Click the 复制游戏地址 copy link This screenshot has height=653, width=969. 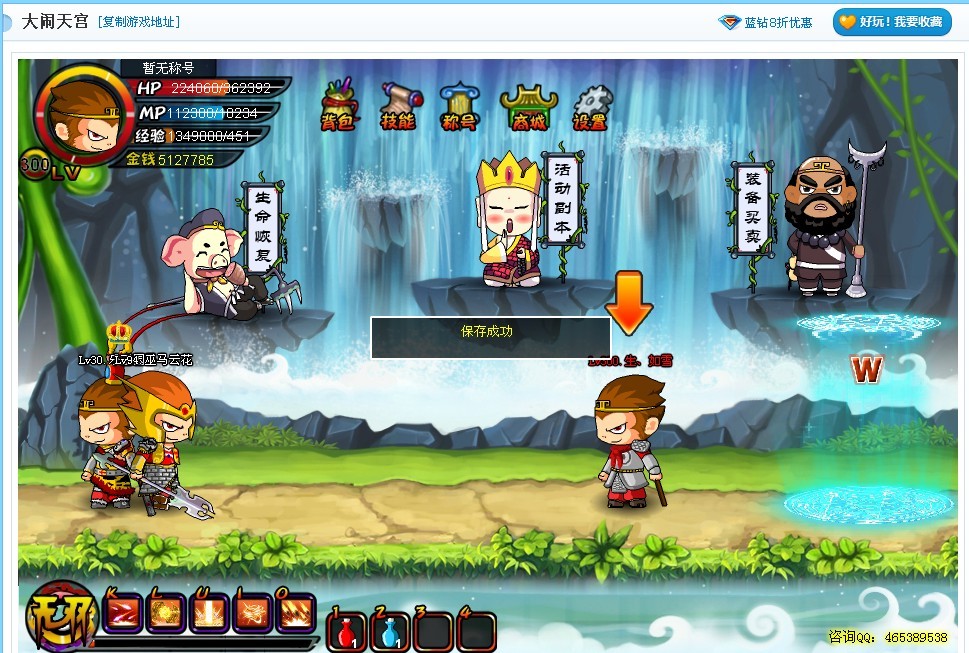tap(141, 21)
